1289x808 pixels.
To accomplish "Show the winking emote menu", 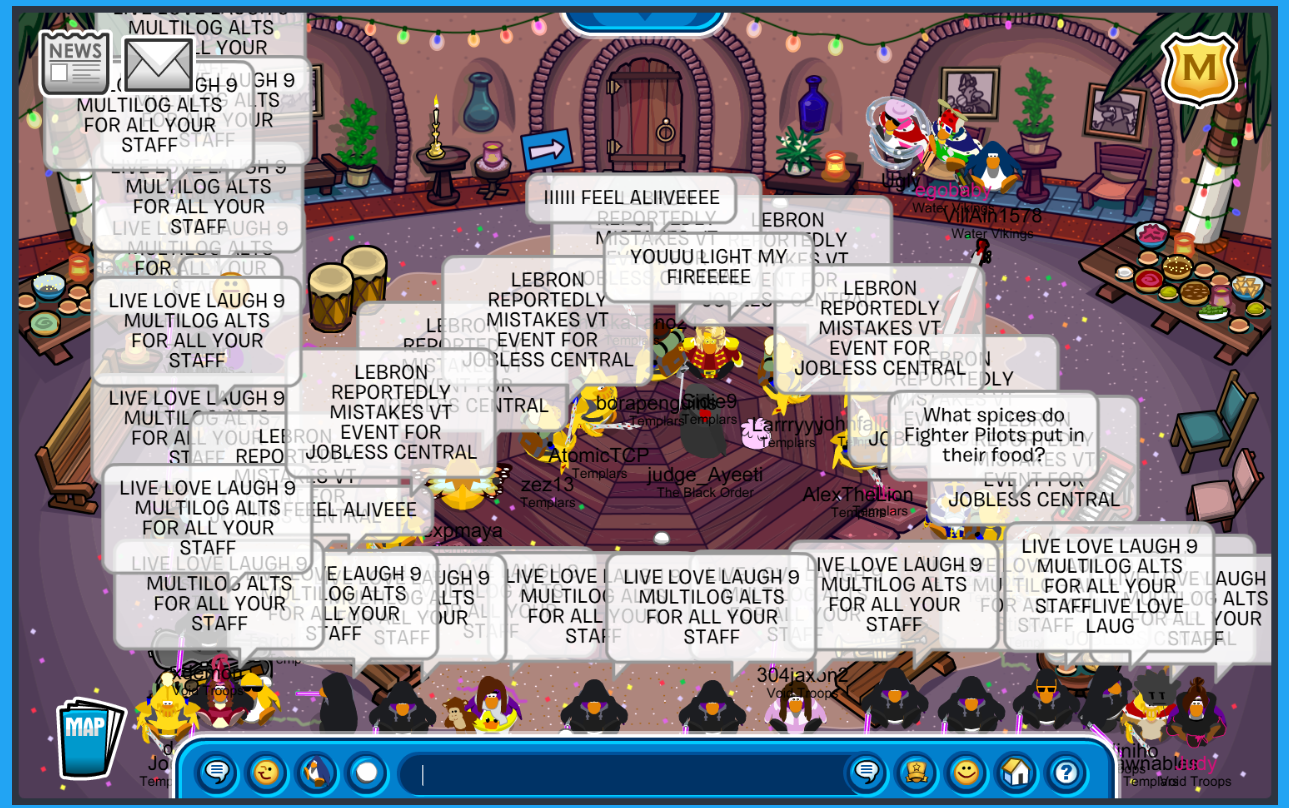I will point(265,773).
